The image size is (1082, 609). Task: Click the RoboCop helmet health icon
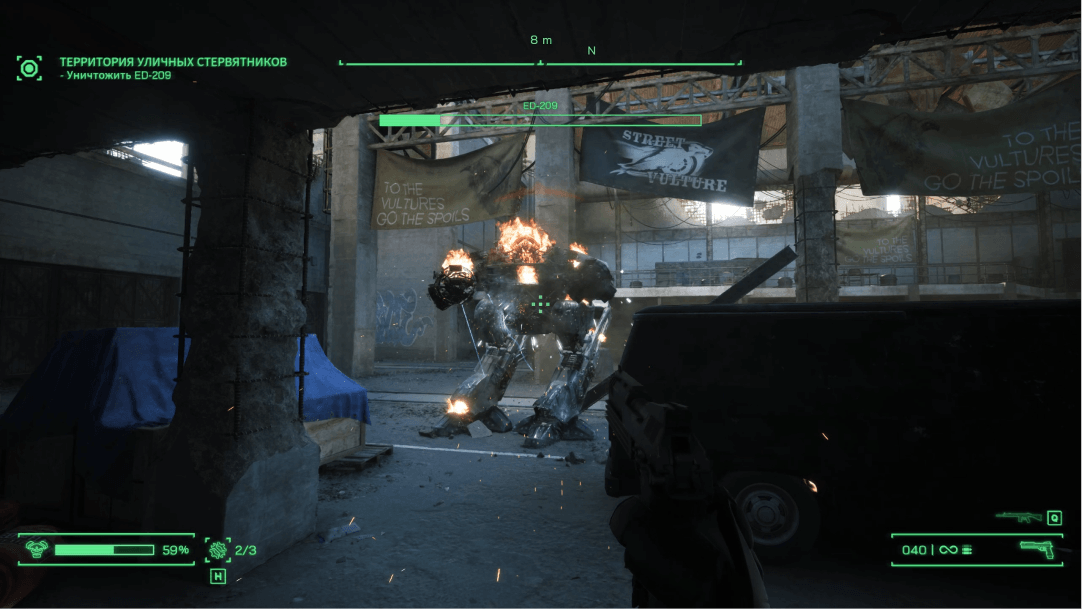(36, 549)
